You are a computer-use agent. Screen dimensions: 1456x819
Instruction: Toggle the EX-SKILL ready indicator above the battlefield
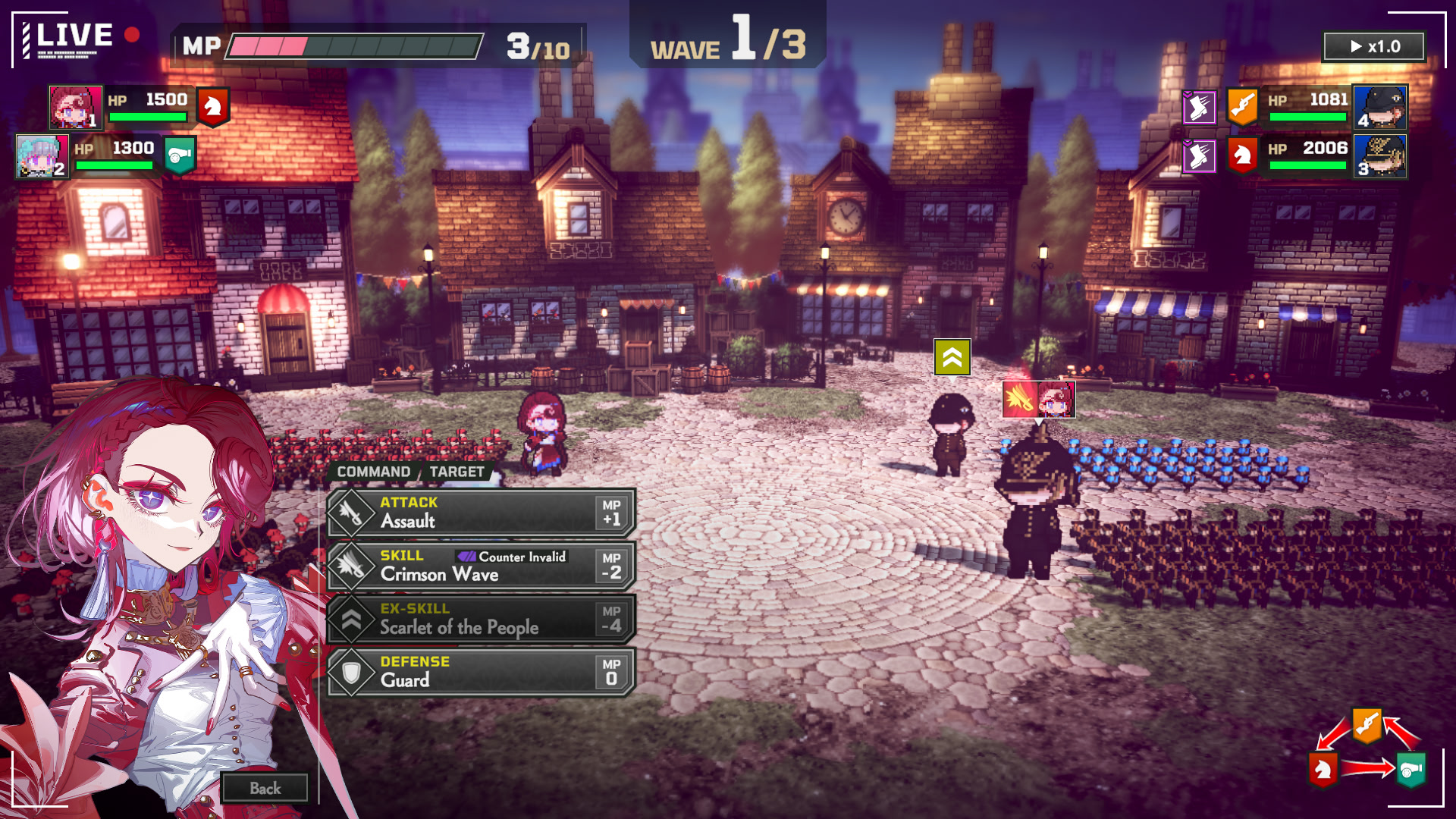pos(952,356)
